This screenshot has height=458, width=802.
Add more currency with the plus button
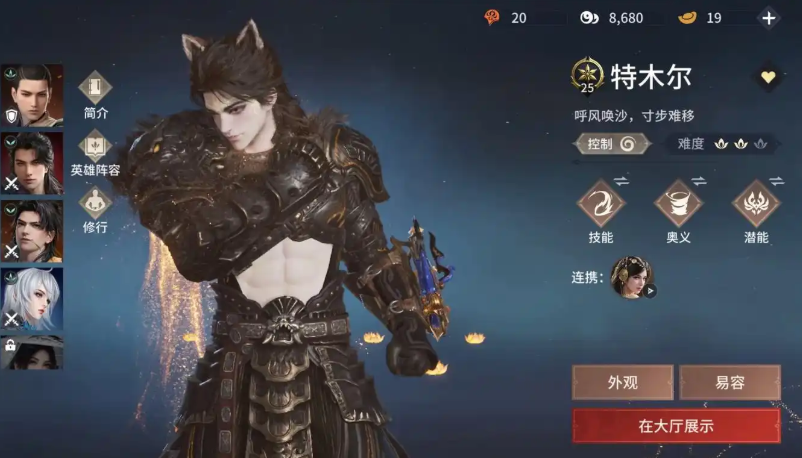pyautogui.click(x=768, y=18)
